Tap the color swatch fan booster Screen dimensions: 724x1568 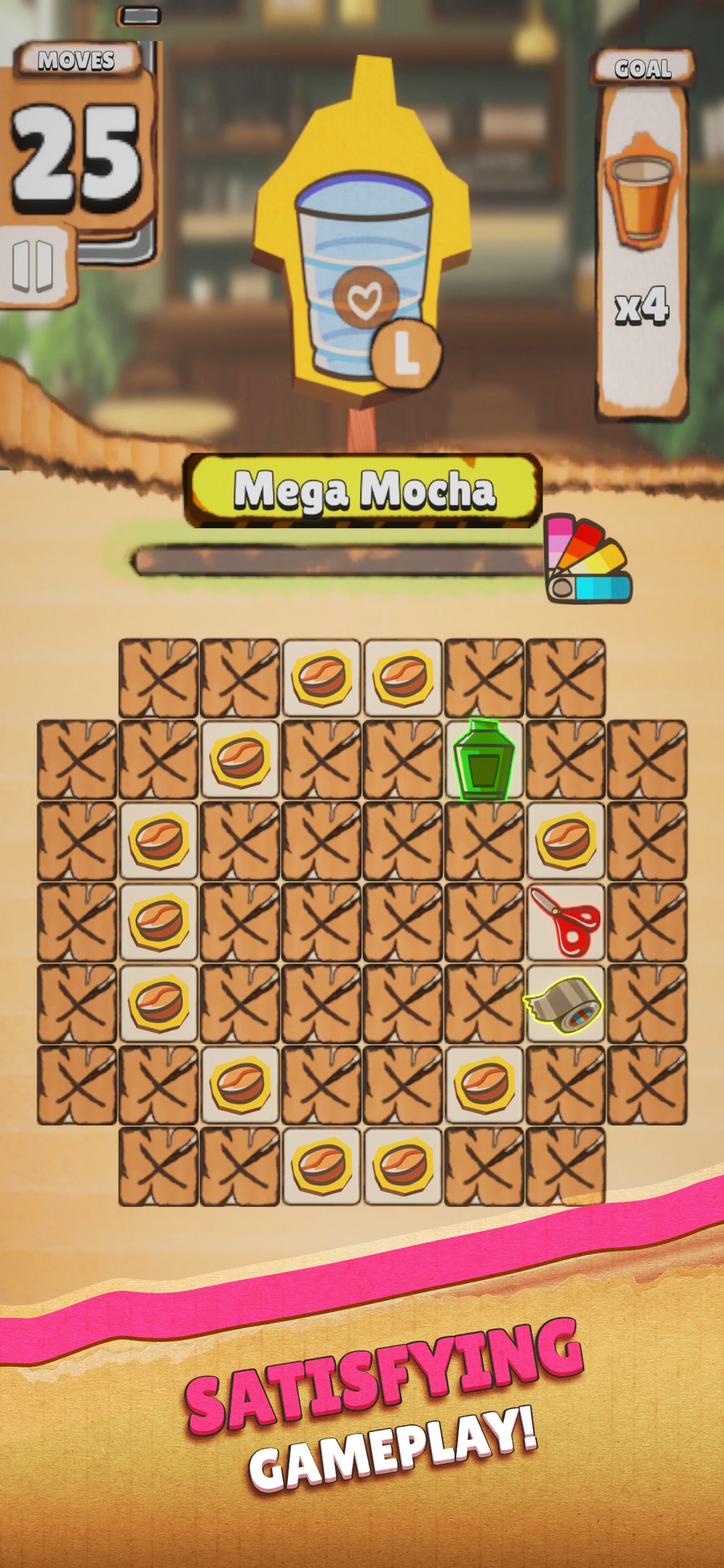(x=588, y=559)
